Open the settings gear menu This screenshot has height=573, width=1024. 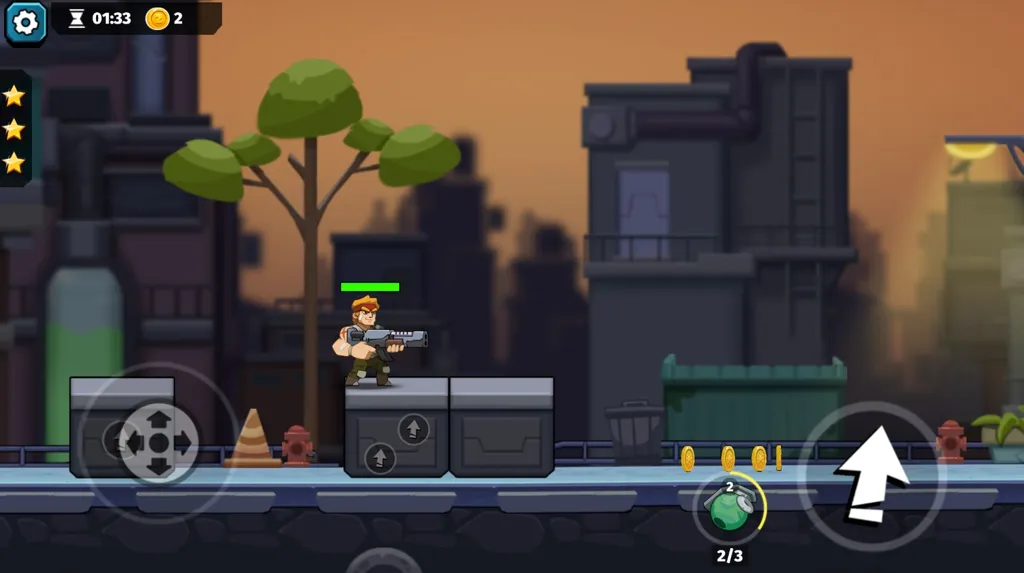[x=25, y=22]
